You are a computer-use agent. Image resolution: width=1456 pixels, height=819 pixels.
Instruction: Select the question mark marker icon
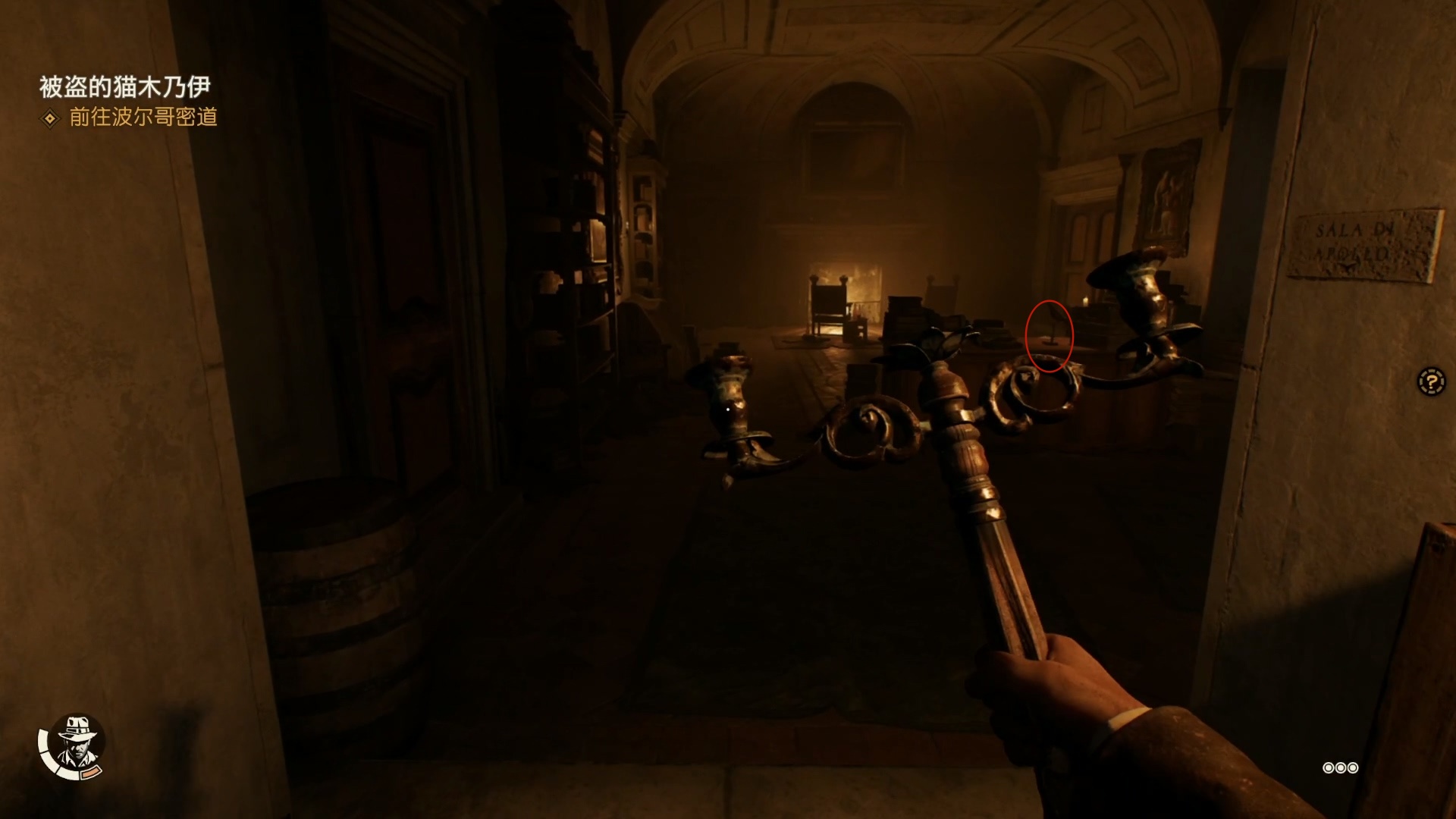[x=1431, y=381]
